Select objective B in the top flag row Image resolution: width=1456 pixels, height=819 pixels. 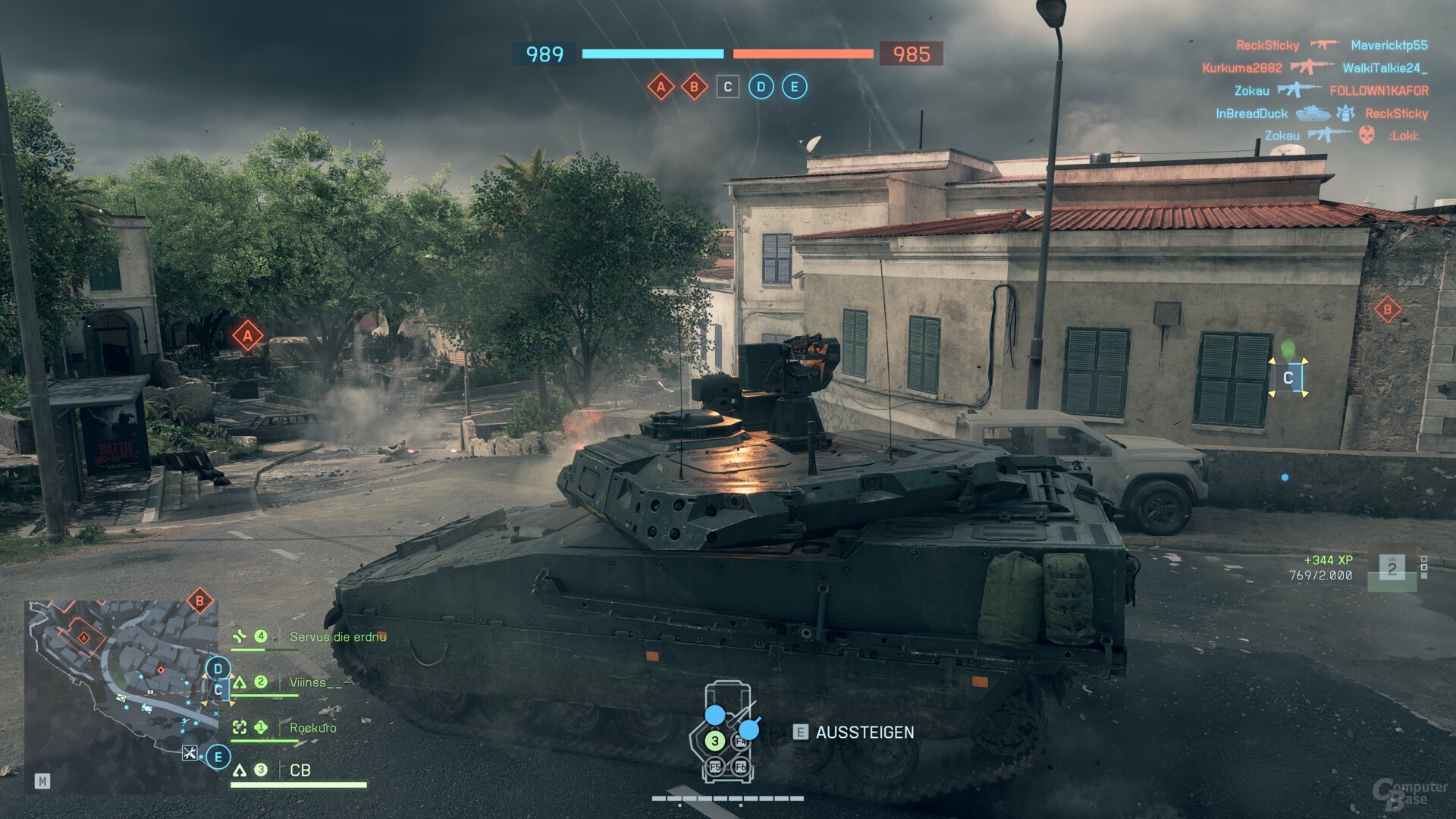pos(694,86)
